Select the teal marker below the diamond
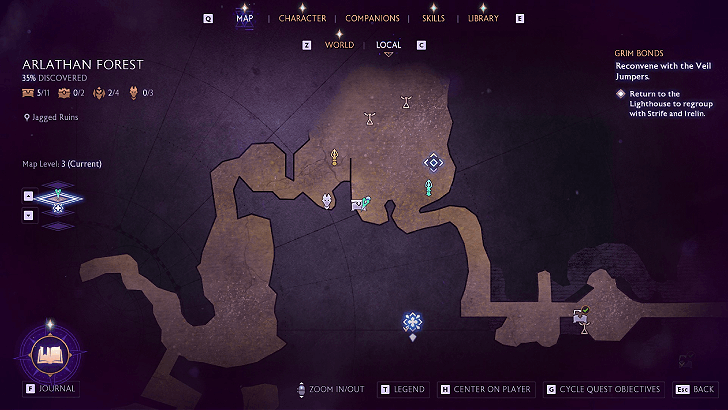 (x=428, y=188)
